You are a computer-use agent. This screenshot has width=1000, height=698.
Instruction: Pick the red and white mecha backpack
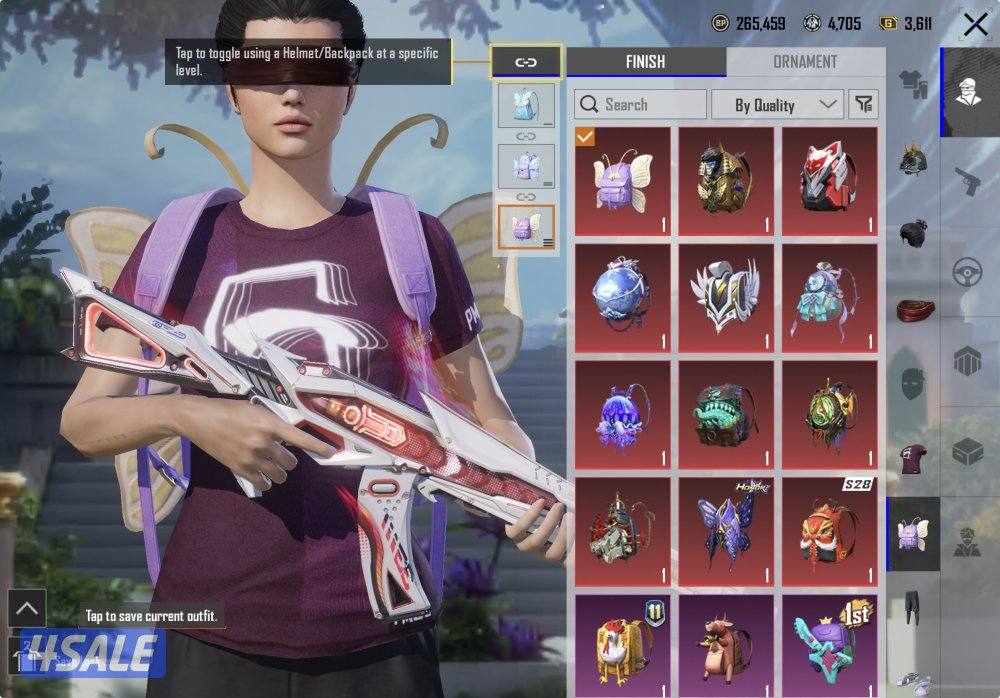point(829,181)
